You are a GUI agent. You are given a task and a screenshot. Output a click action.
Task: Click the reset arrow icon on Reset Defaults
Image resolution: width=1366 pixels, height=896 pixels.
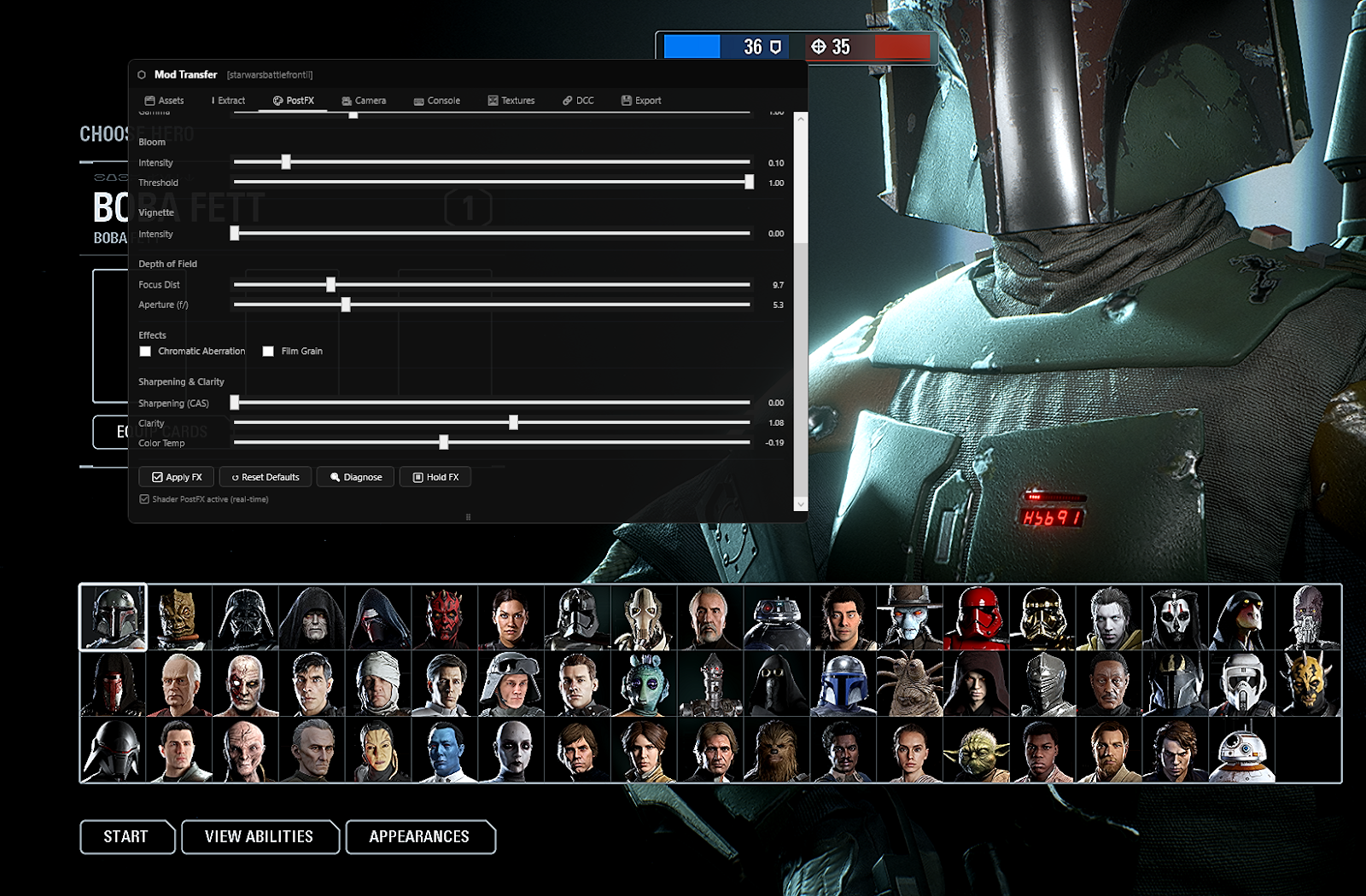(235, 477)
